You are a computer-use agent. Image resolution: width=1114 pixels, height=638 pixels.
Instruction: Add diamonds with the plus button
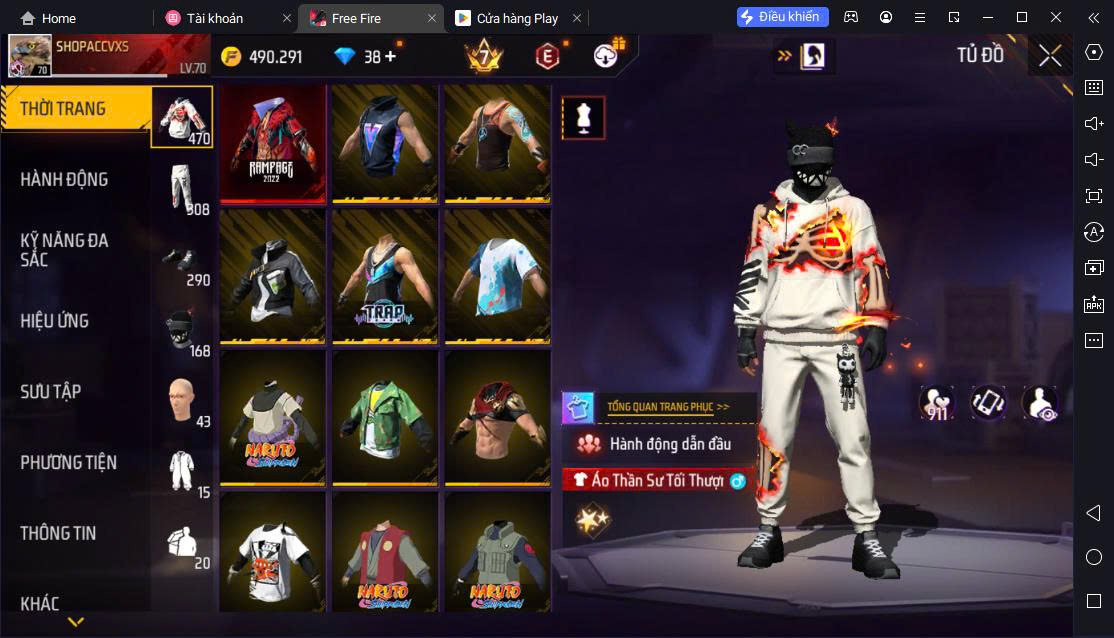[x=390, y=57]
